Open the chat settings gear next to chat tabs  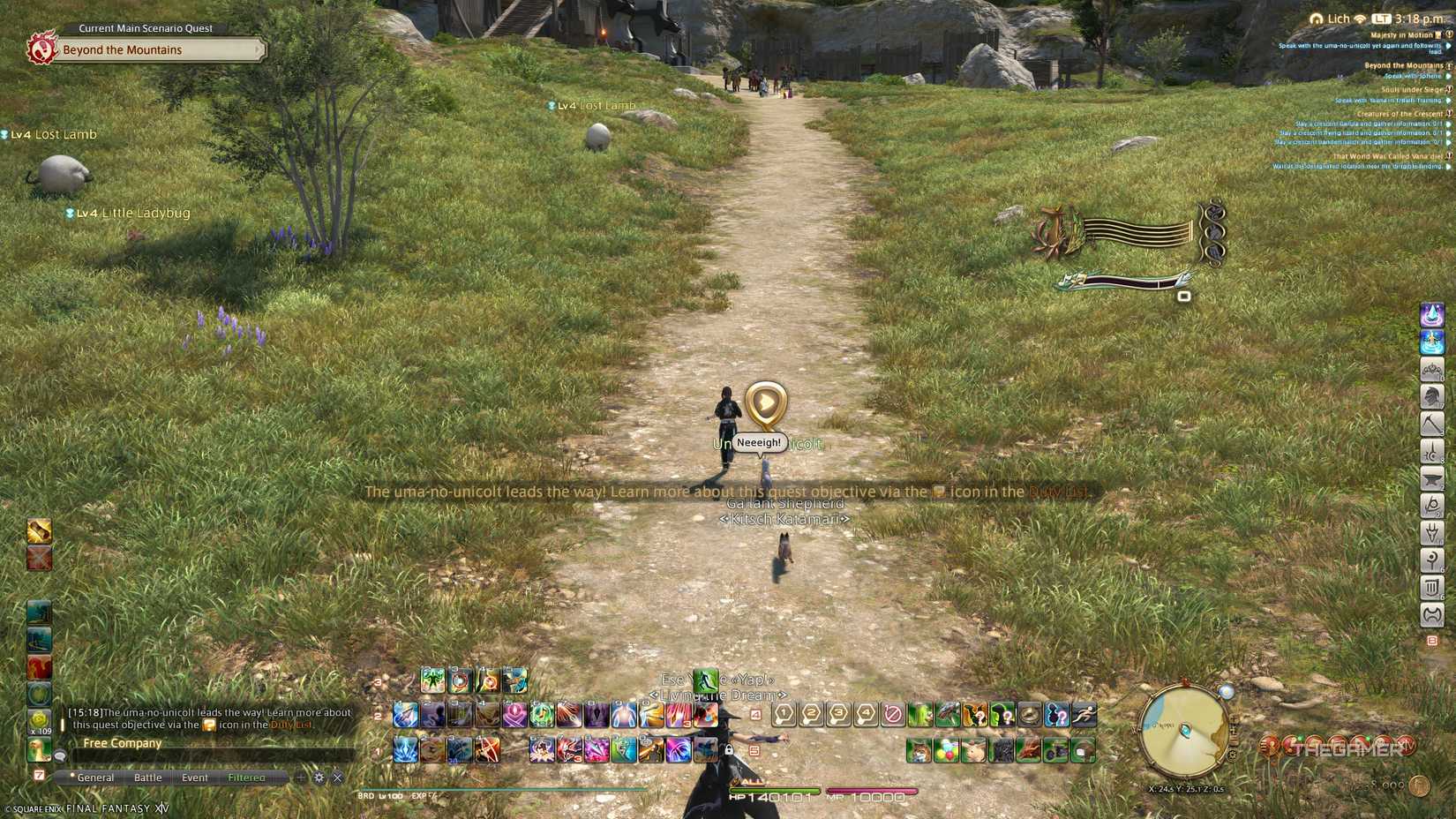(319, 777)
